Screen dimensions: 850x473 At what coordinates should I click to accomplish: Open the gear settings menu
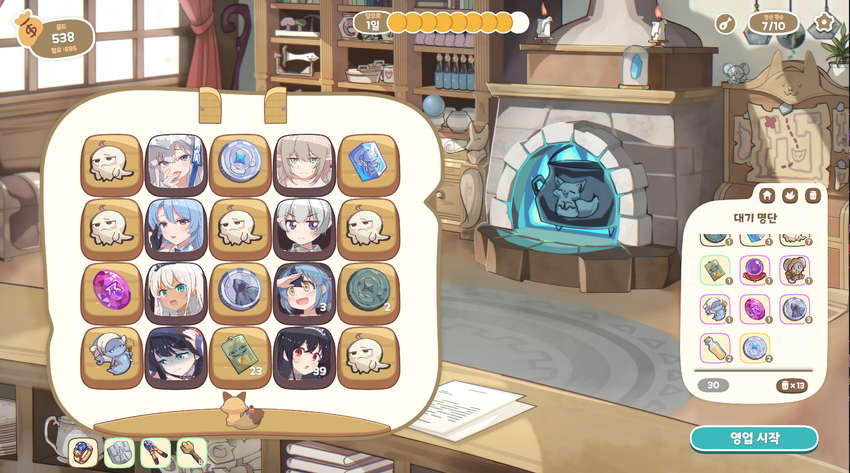point(824,22)
